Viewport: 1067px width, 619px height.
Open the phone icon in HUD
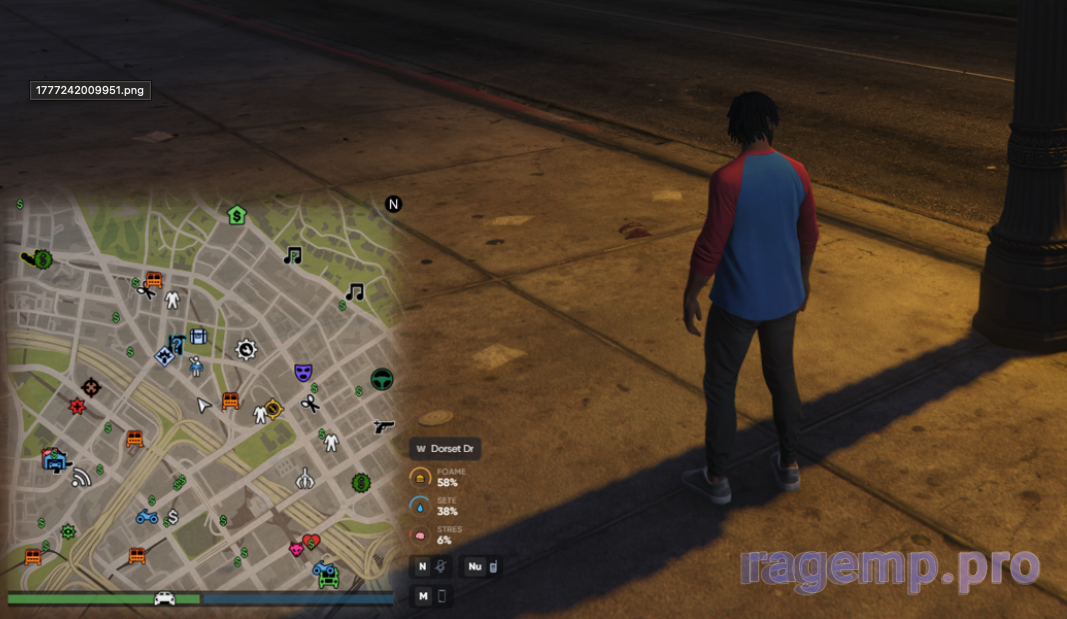[x=440, y=597]
